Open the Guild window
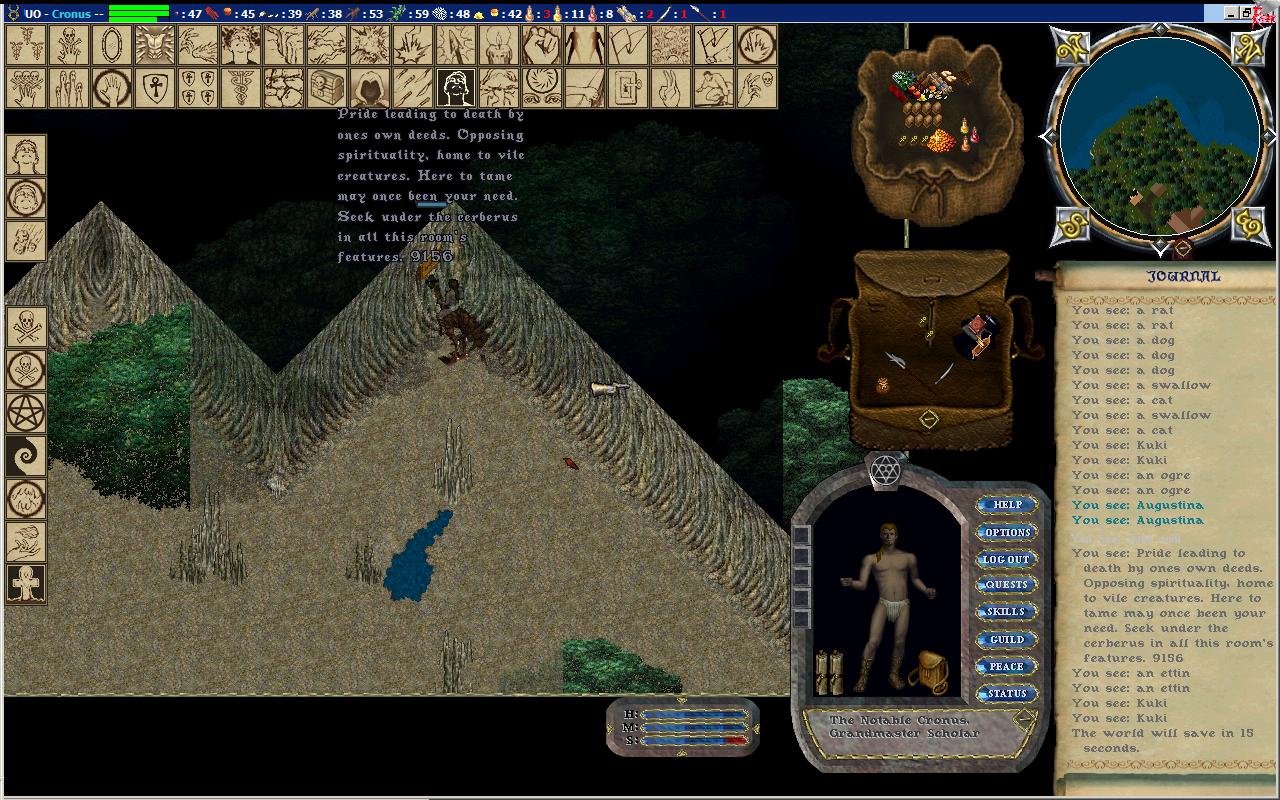This screenshot has width=1280, height=800. coord(1006,639)
